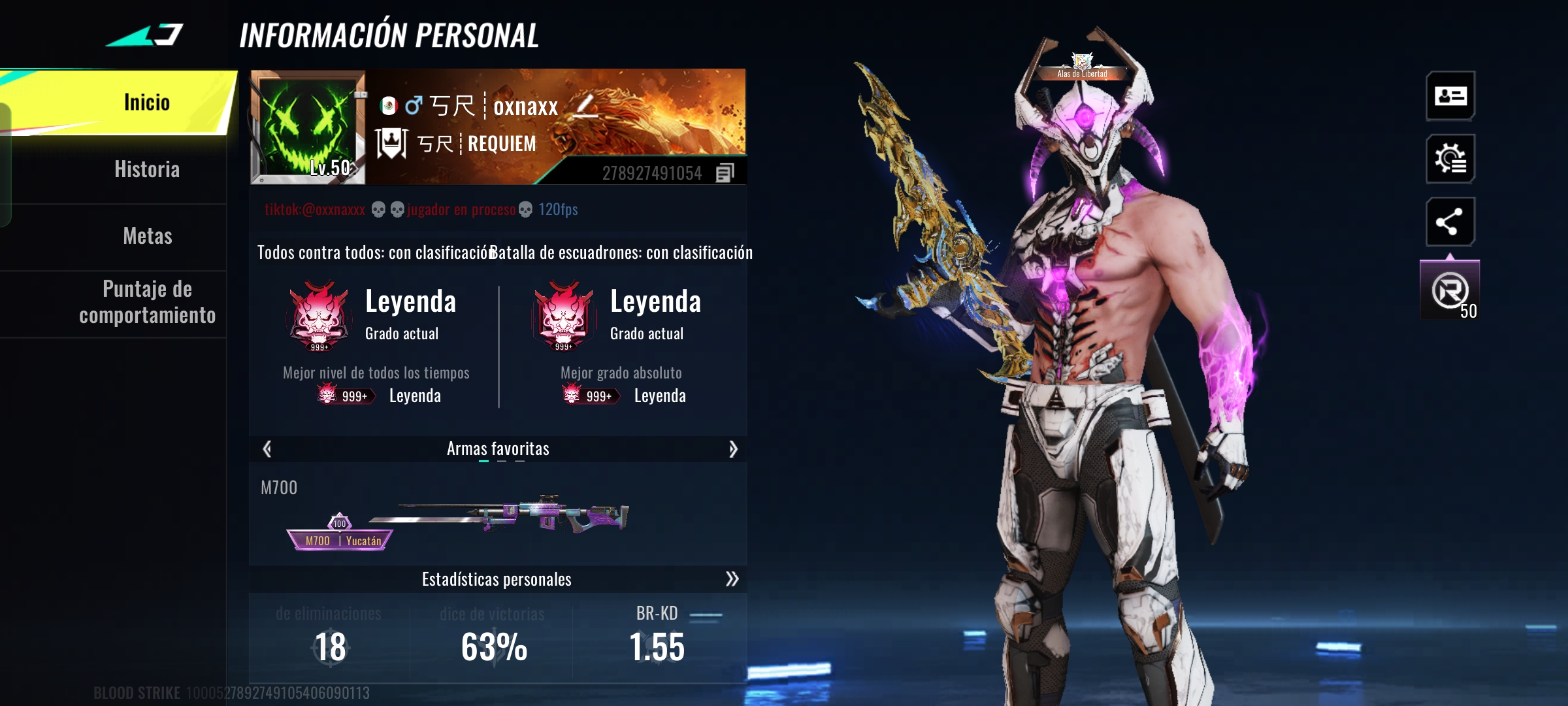This screenshot has height=706, width=1568.
Task: Share the profile with share icon
Action: click(x=1450, y=222)
